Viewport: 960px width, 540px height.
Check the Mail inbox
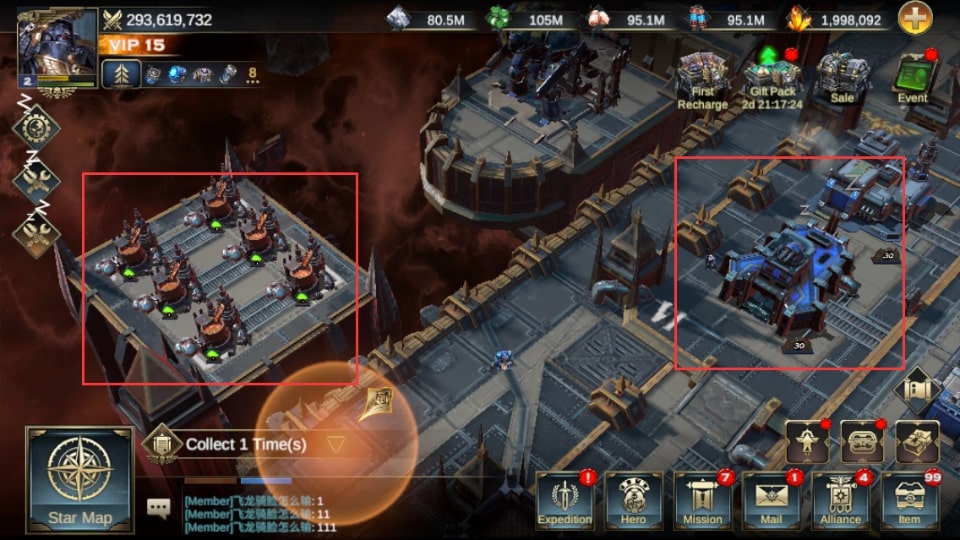click(771, 500)
